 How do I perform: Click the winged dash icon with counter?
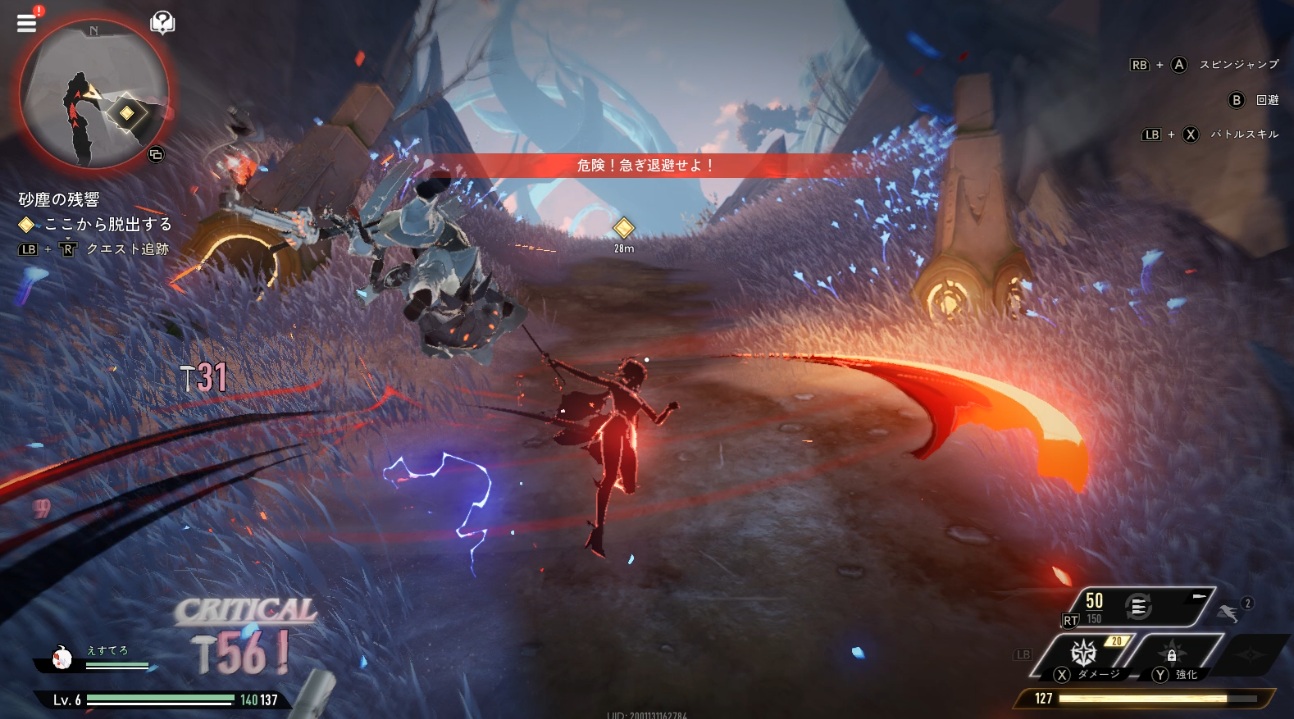pyautogui.click(x=1229, y=606)
